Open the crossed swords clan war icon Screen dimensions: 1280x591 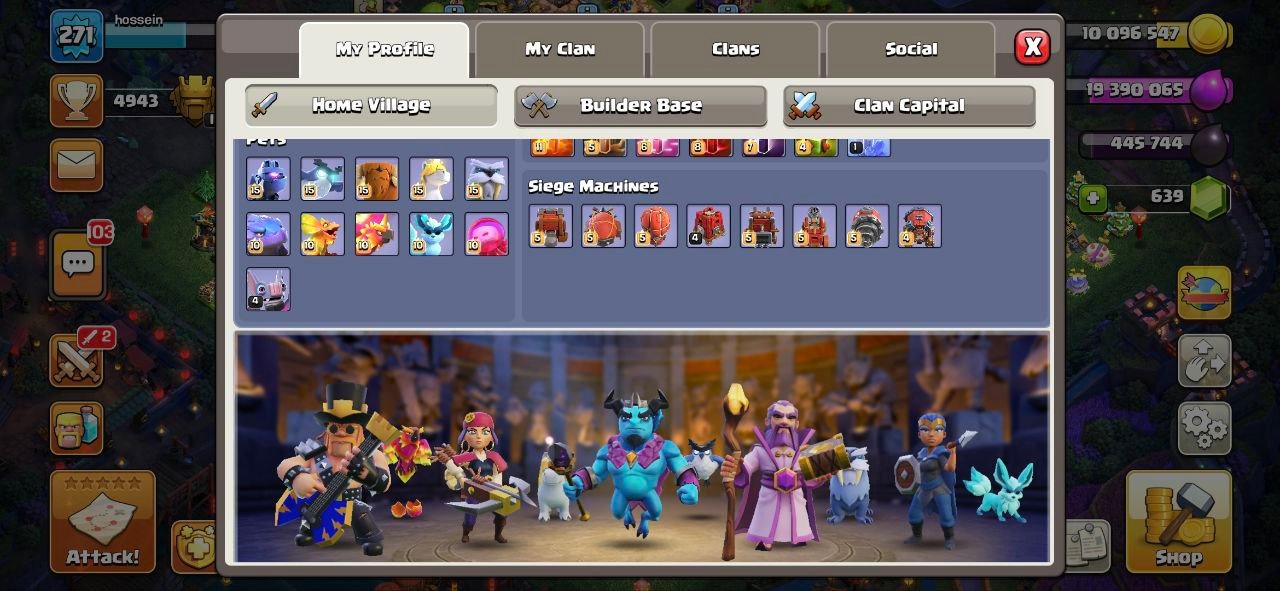click(76, 360)
